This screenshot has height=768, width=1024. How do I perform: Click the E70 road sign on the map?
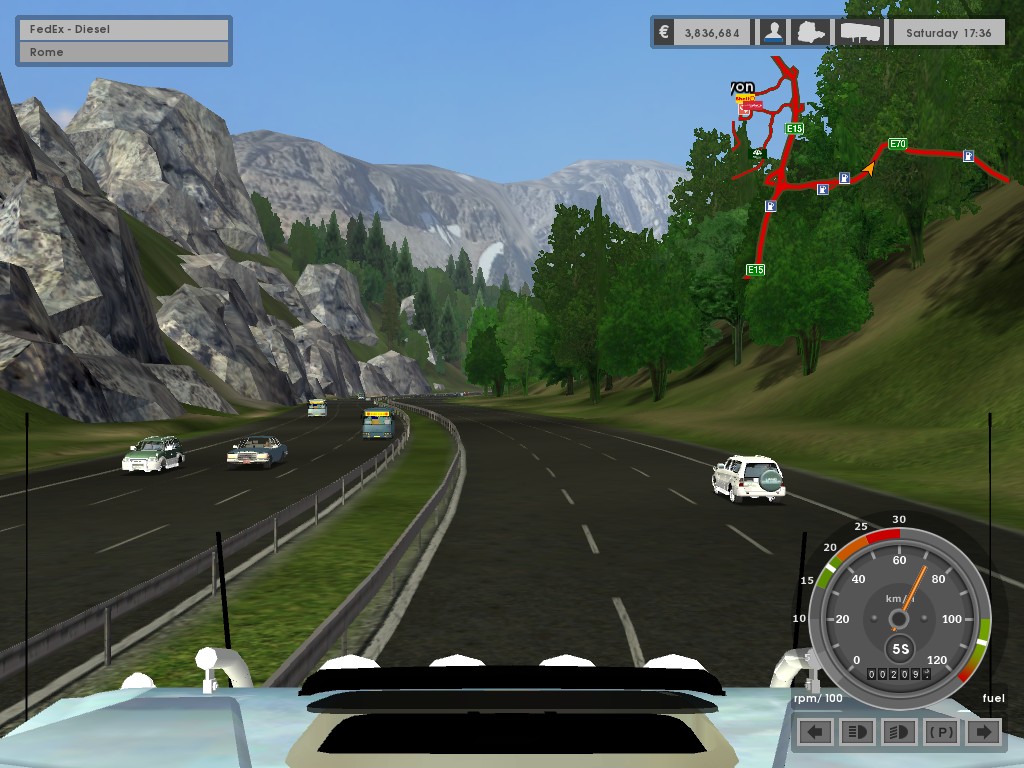(897, 144)
